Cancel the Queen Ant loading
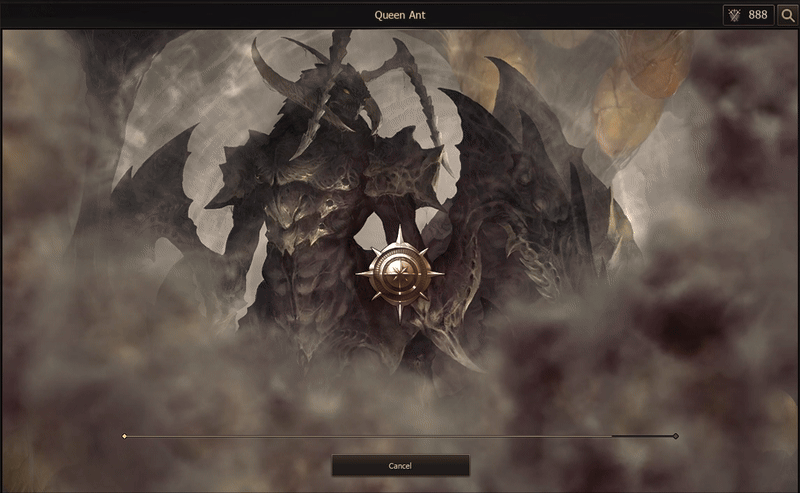This screenshot has width=800, height=493. click(400, 466)
